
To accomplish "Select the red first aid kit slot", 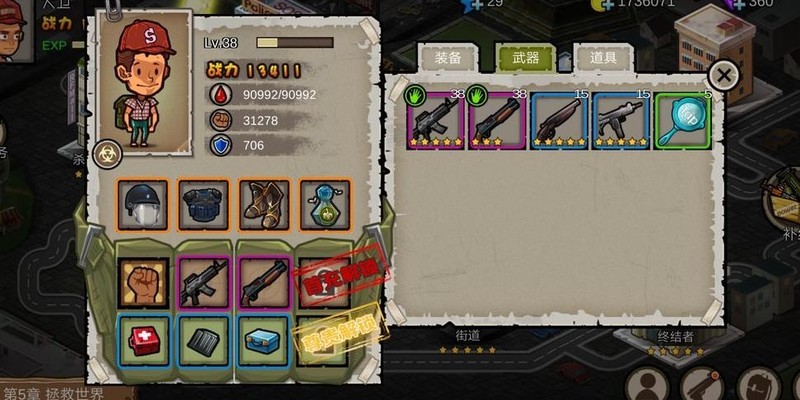I will click(x=143, y=340).
